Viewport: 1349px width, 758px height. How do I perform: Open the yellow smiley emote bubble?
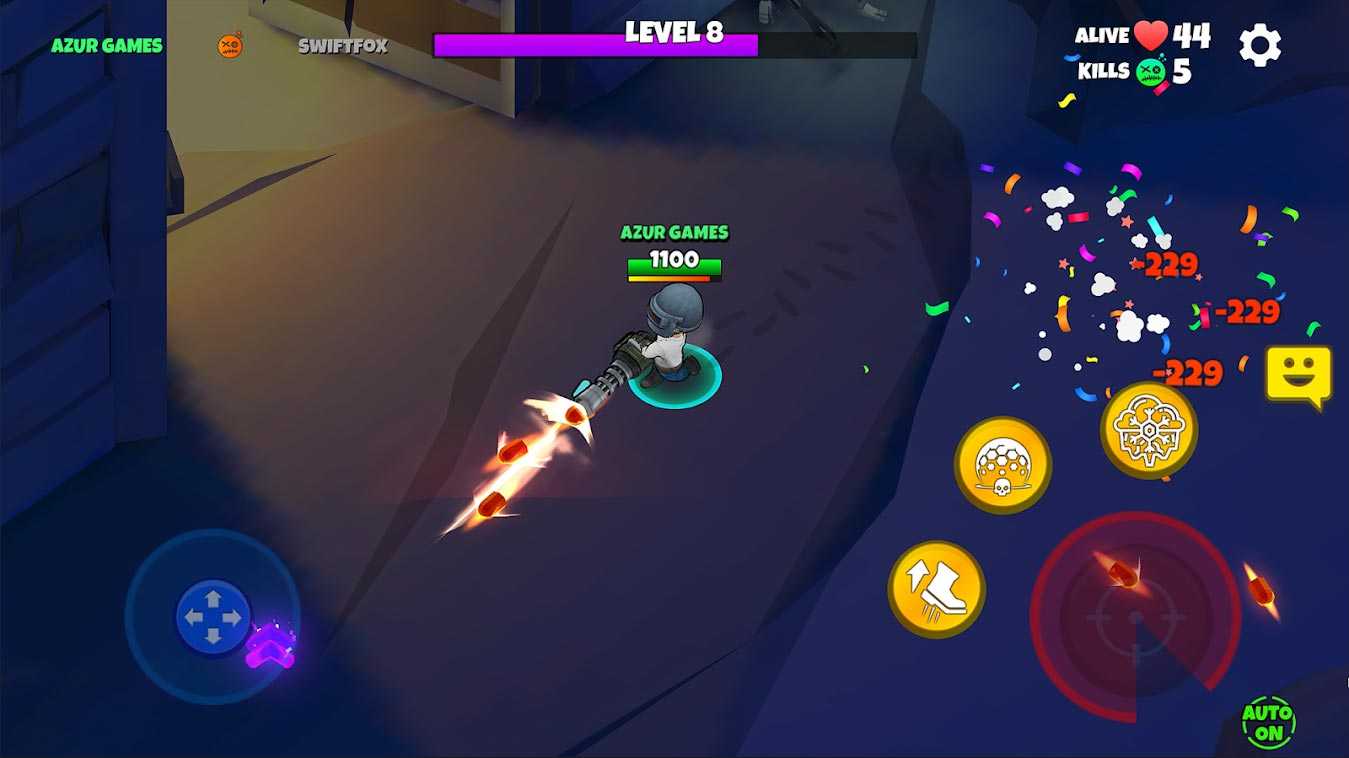pyautogui.click(x=1298, y=375)
